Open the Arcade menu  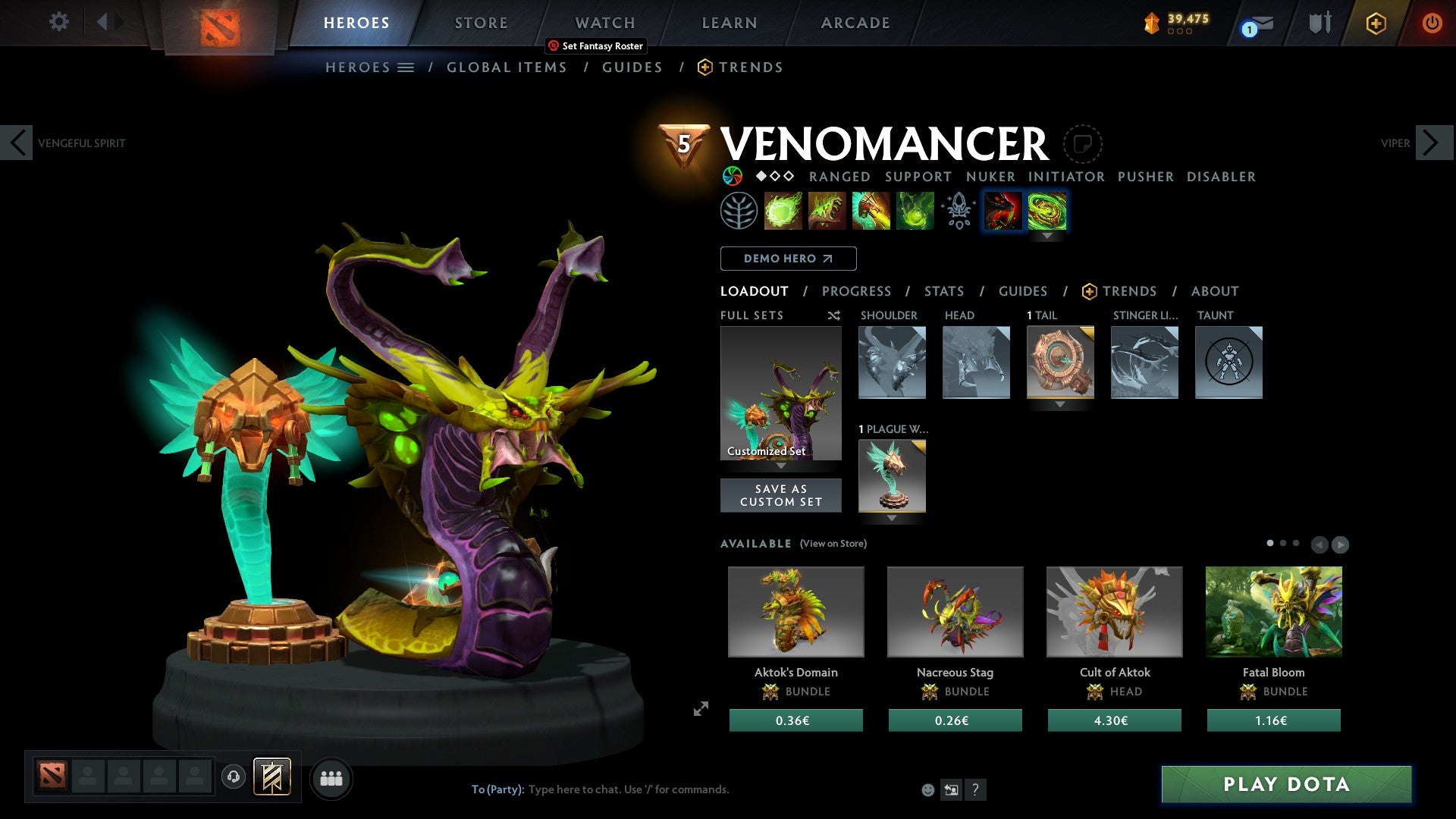click(855, 23)
